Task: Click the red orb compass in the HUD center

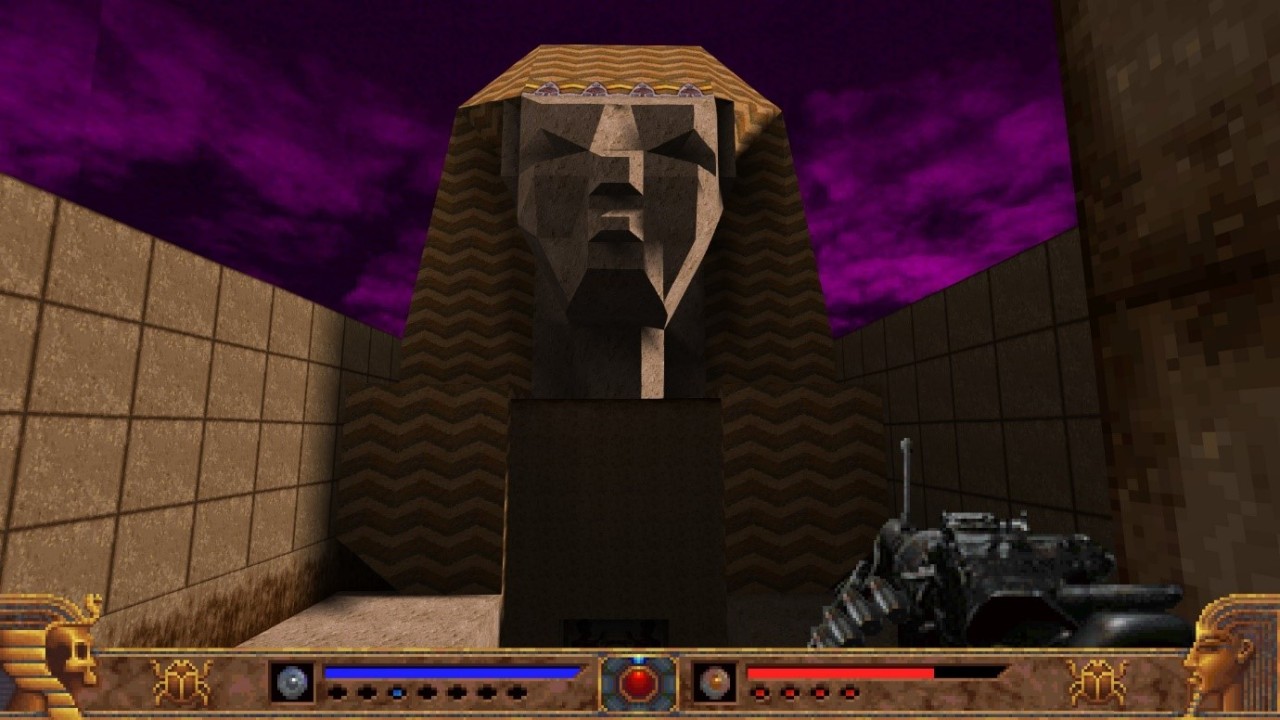Action: tap(638, 683)
